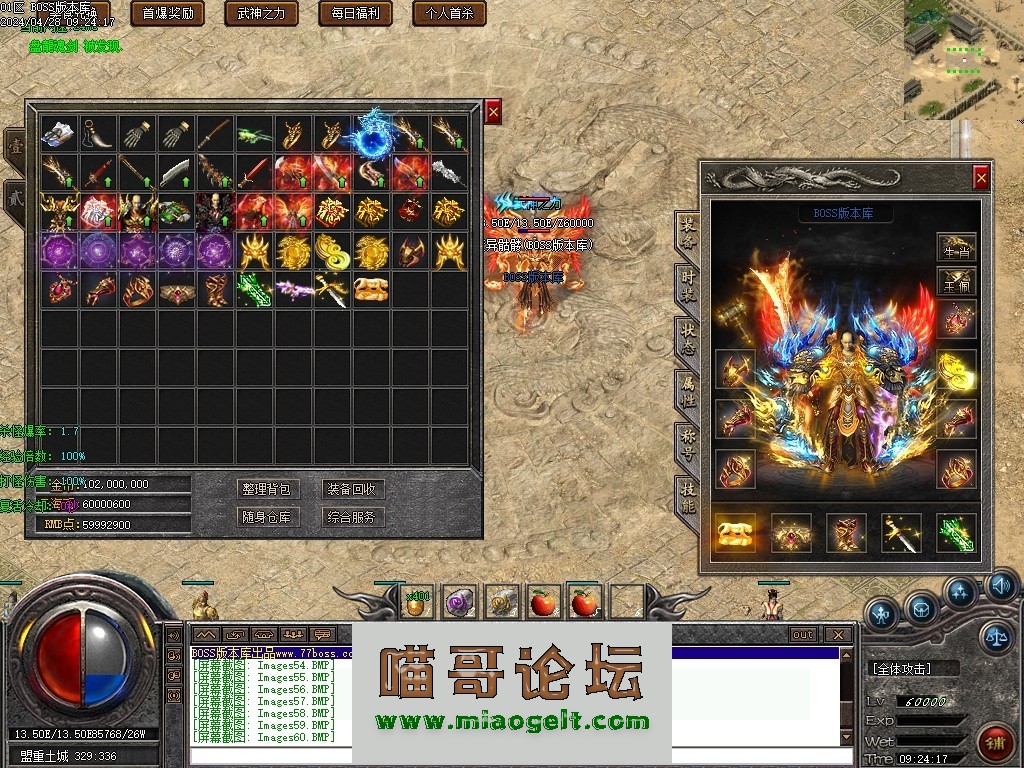The height and width of the screenshot is (768, 1024).
Task: Close the inventory bag window
Action: click(x=493, y=112)
